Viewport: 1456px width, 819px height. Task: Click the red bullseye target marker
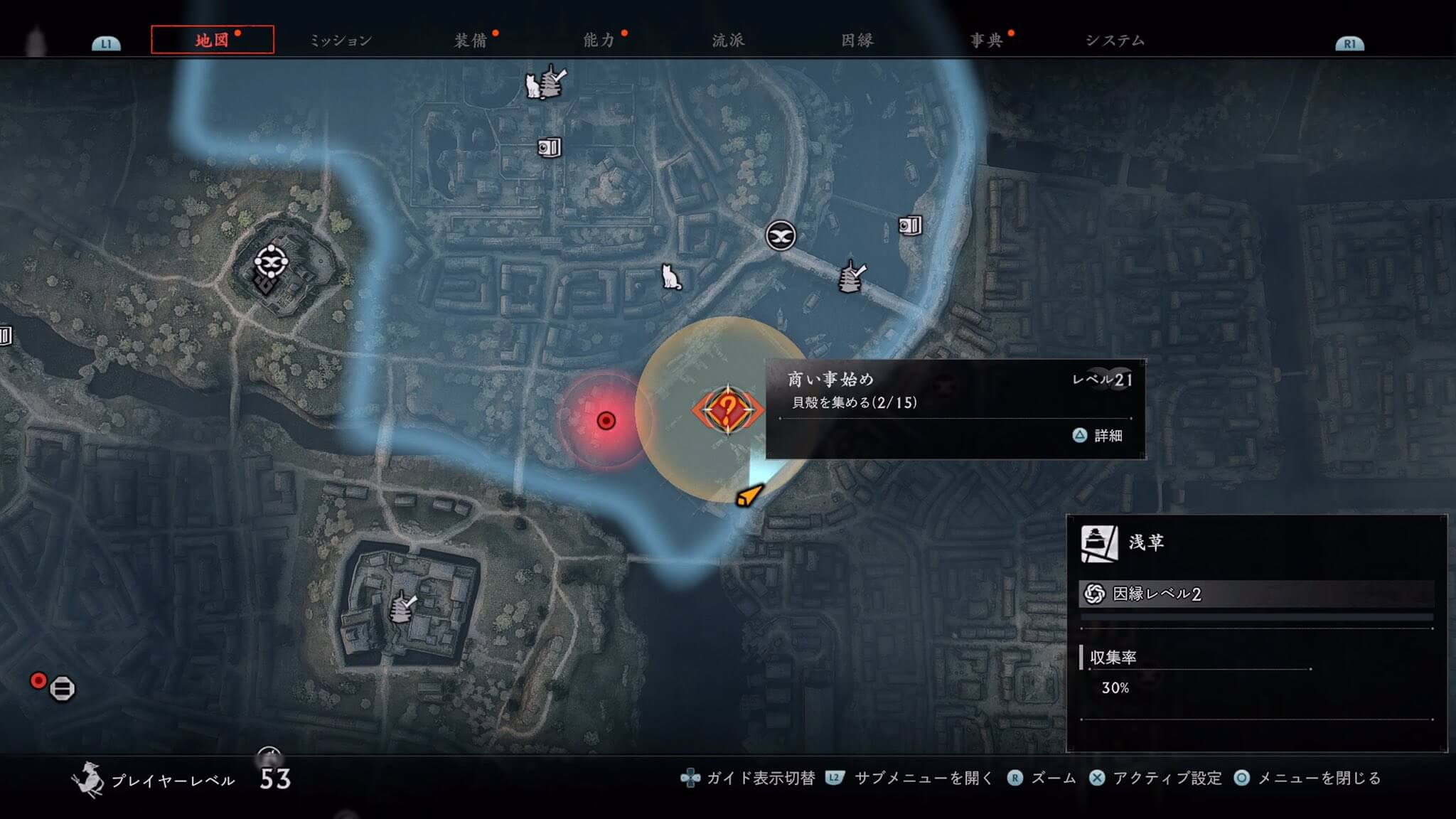[x=606, y=421]
